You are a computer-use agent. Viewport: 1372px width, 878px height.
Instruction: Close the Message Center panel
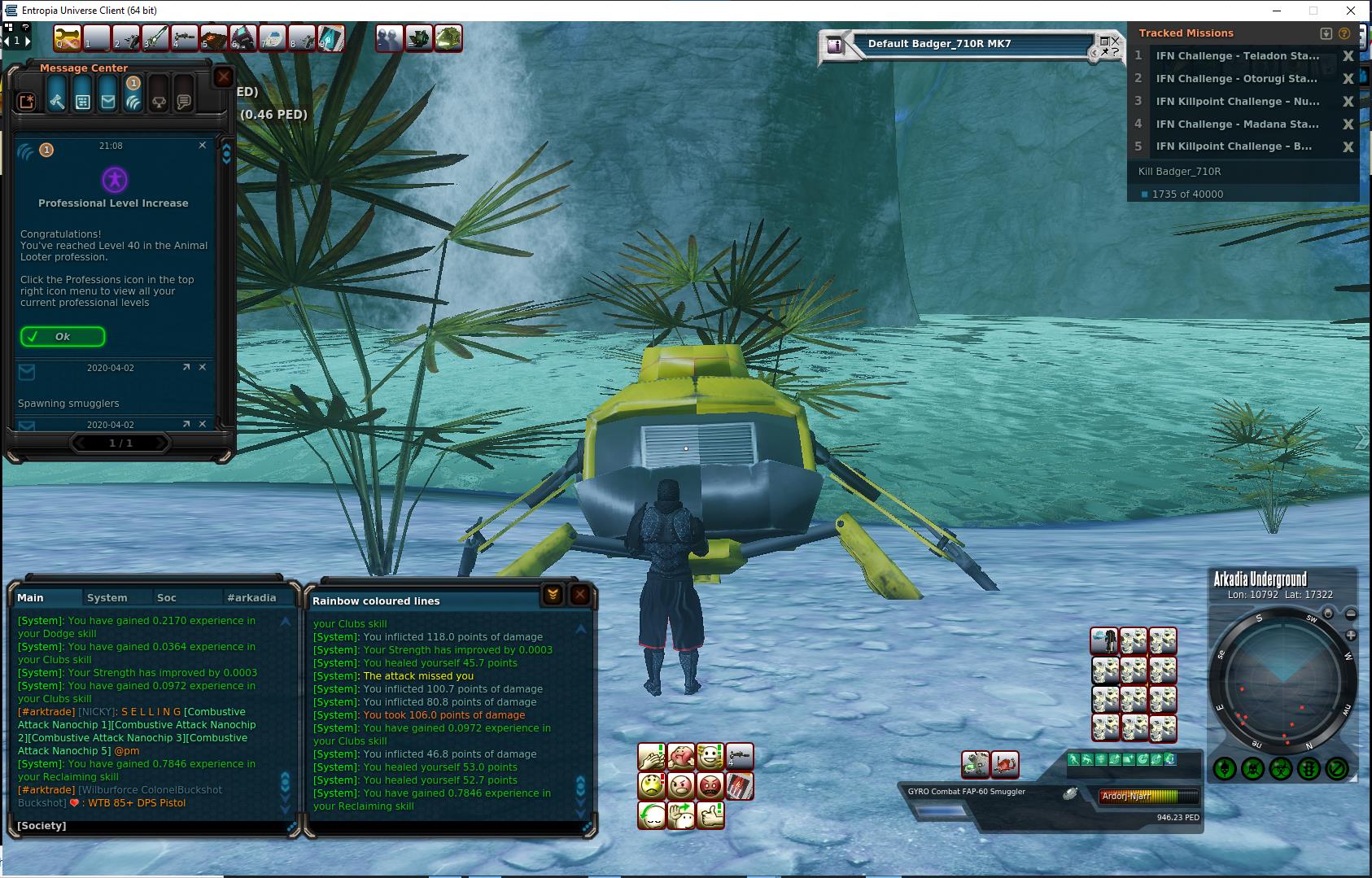[x=223, y=77]
